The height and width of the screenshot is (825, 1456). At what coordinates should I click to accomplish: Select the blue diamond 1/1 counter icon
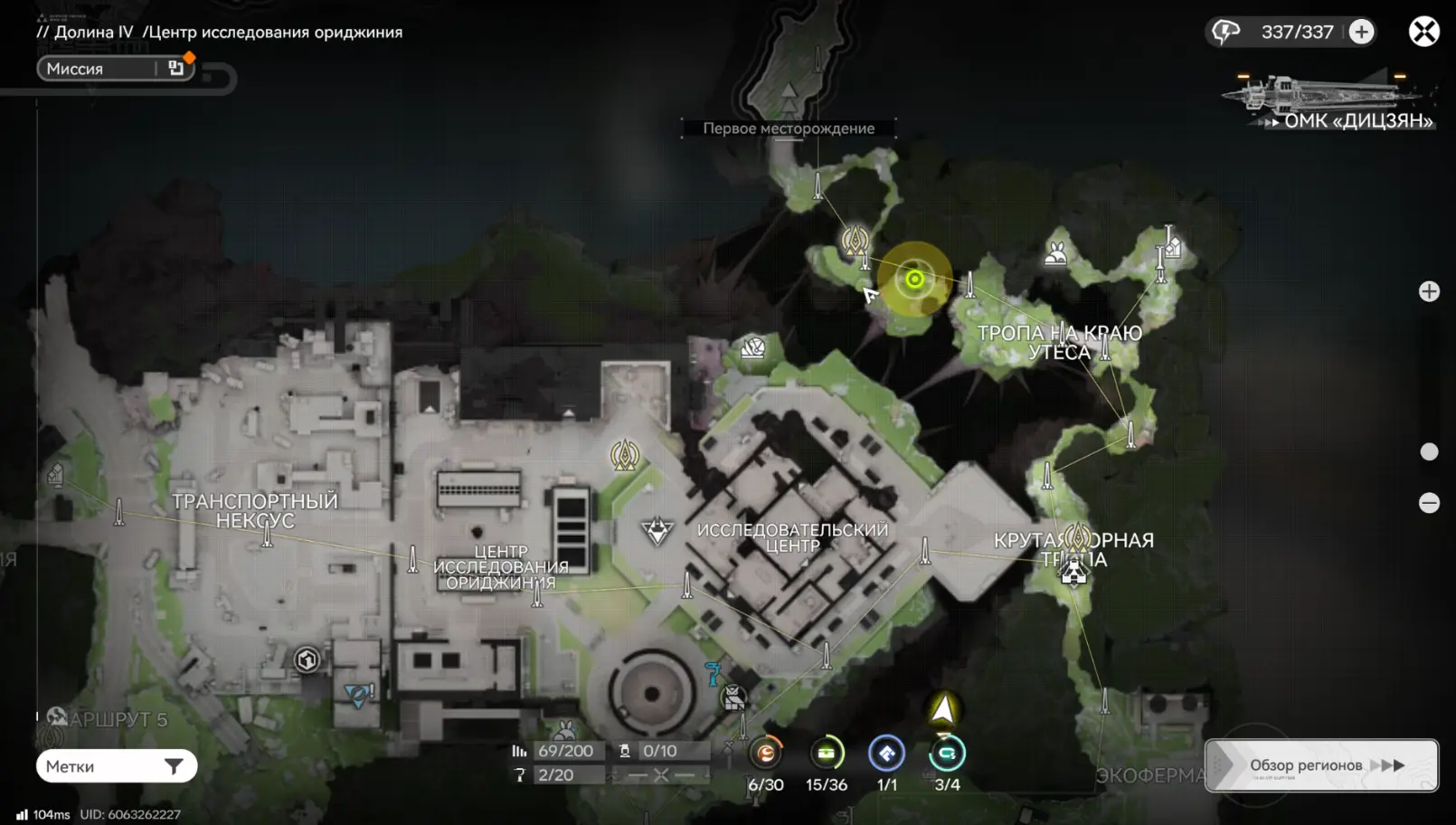point(886,753)
